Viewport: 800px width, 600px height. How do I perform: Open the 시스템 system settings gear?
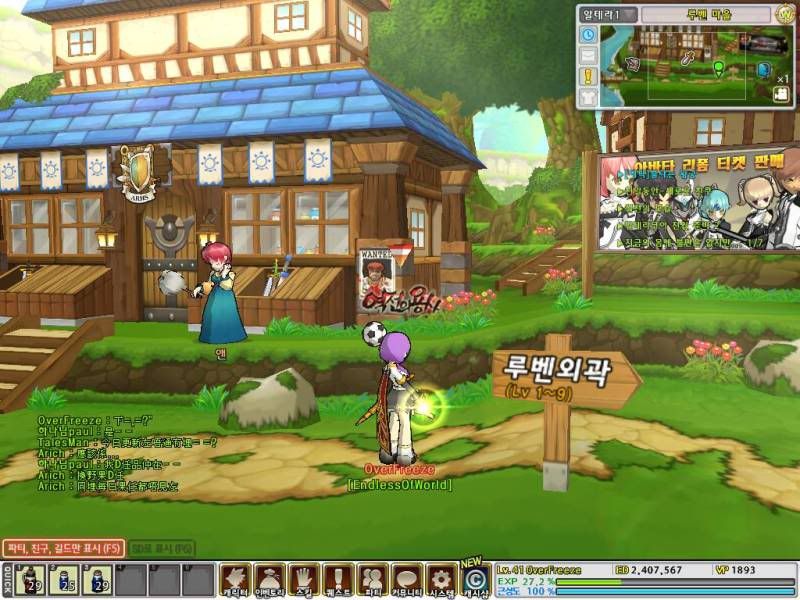(x=441, y=579)
